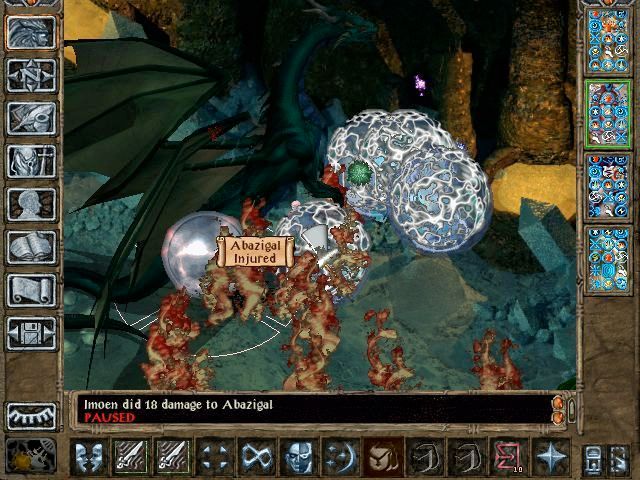
Task: Select the highlighted dark red action slot
Action: (384, 457)
